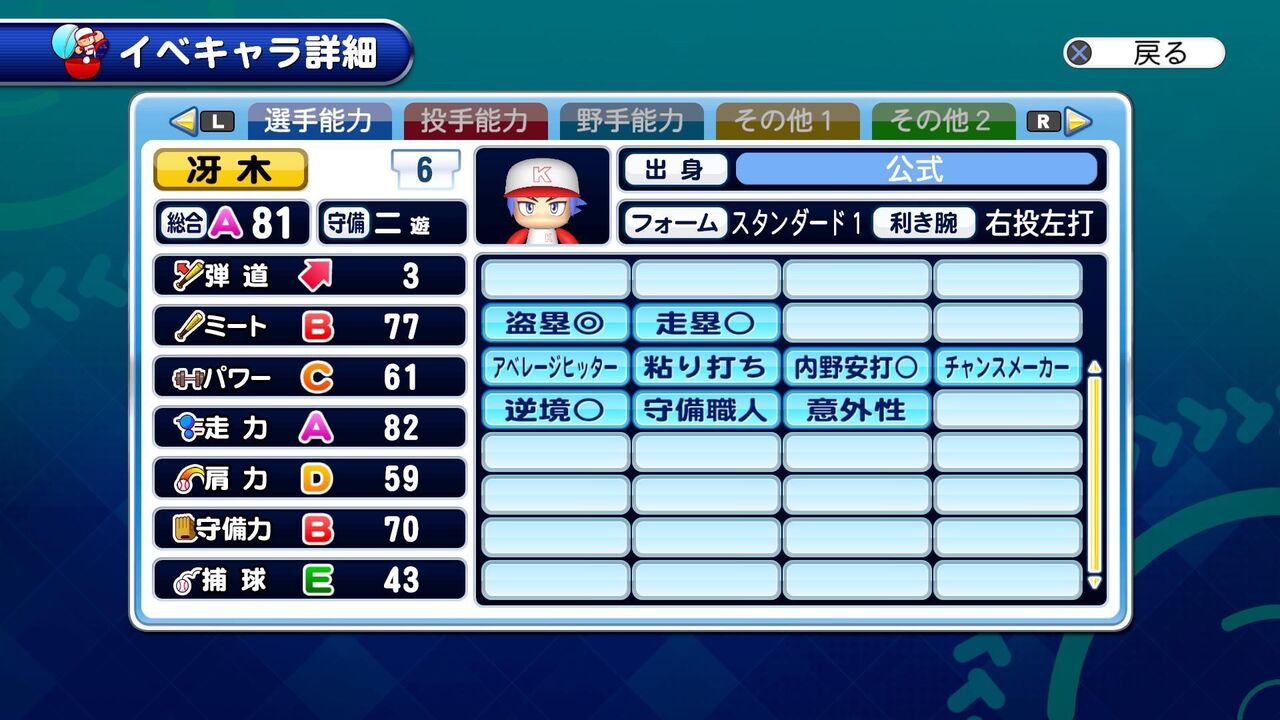Select the その他1 tab
Viewport: 1280px width, 720px height.
787,121
